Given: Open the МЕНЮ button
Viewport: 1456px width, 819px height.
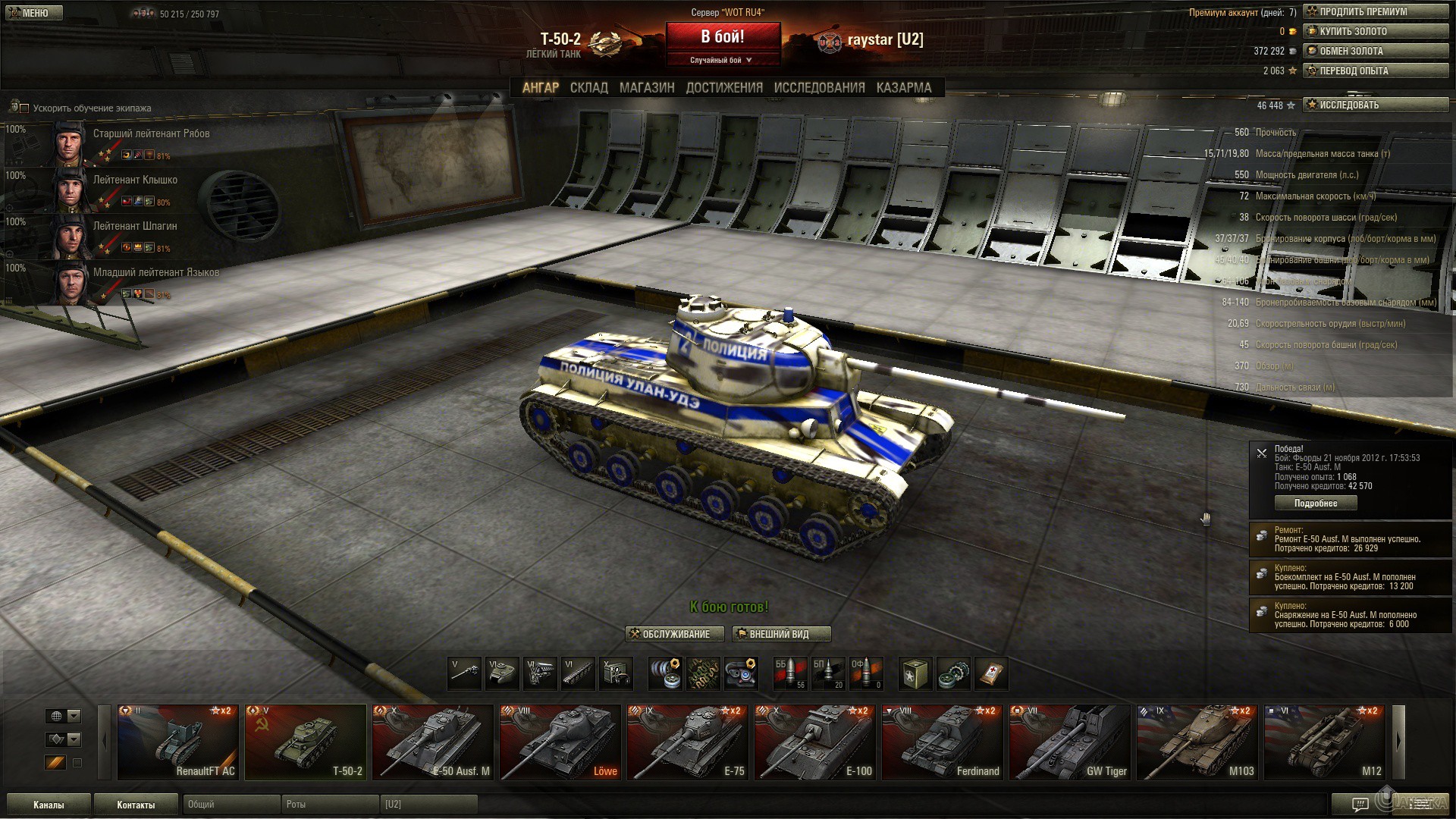Looking at the screenshot, I should [34, 13].
